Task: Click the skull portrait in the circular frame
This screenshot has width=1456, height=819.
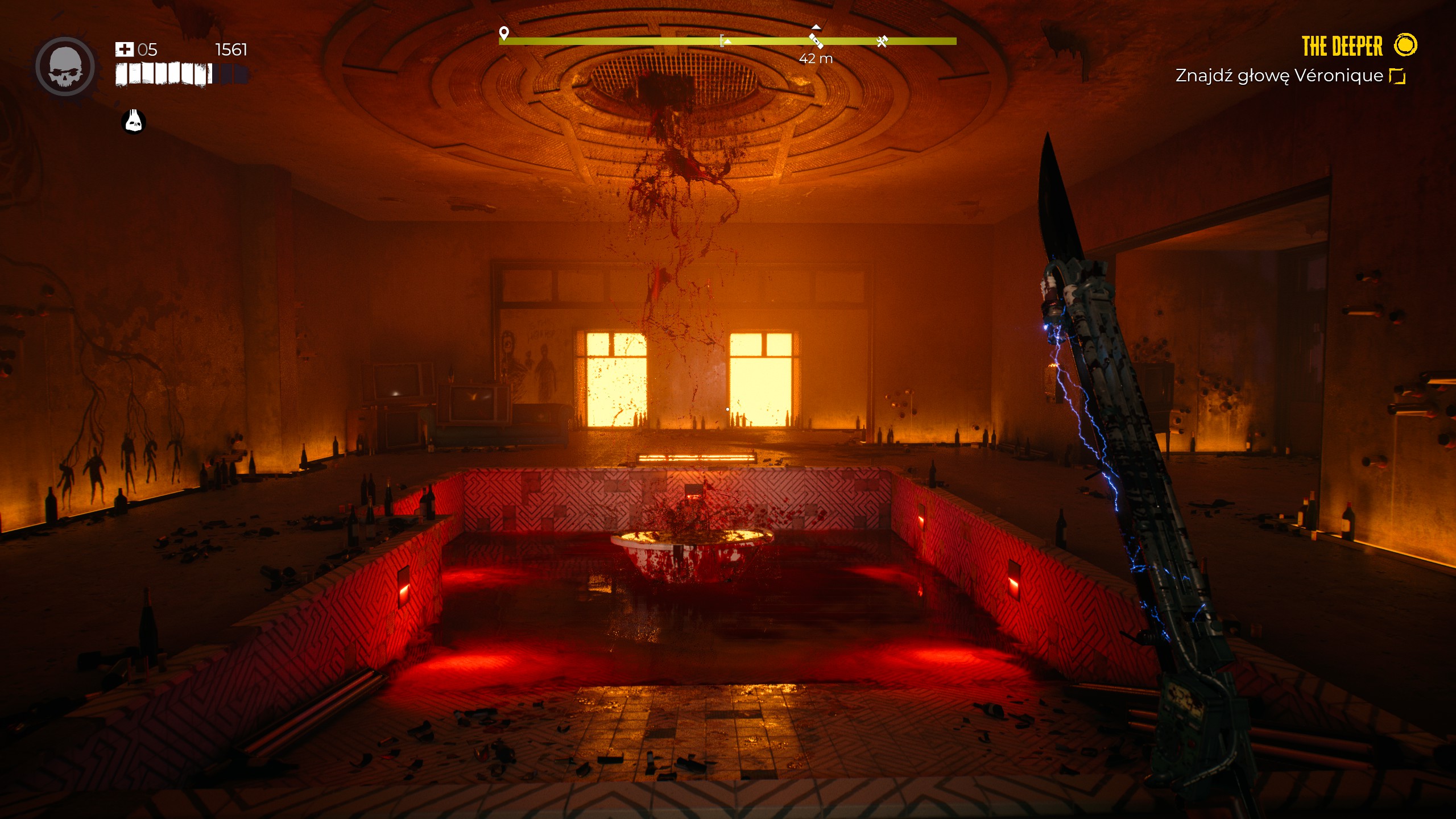Action: tap(65, 67)
